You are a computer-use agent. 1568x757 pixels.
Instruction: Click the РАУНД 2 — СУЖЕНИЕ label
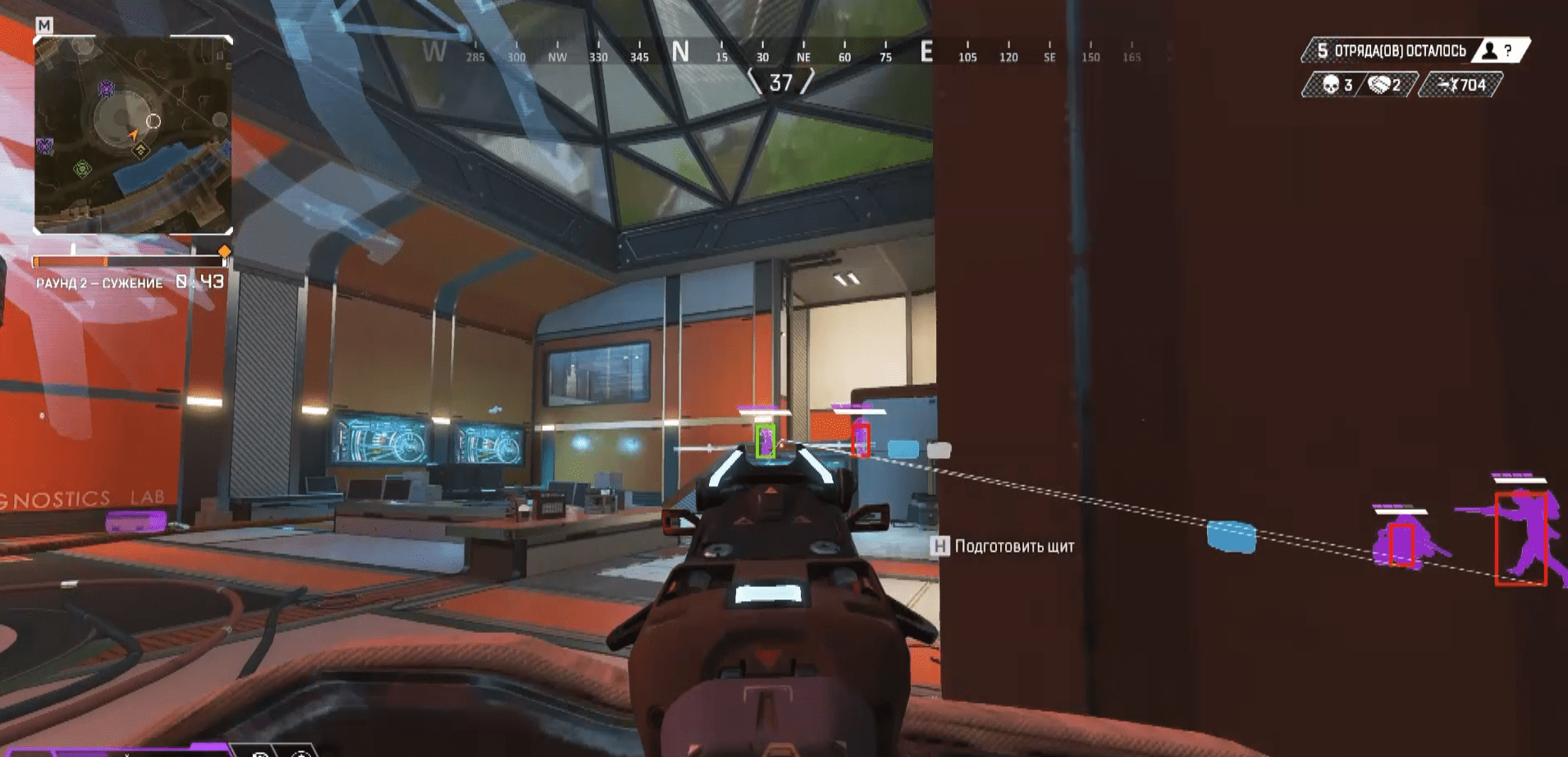coord(100,284)
